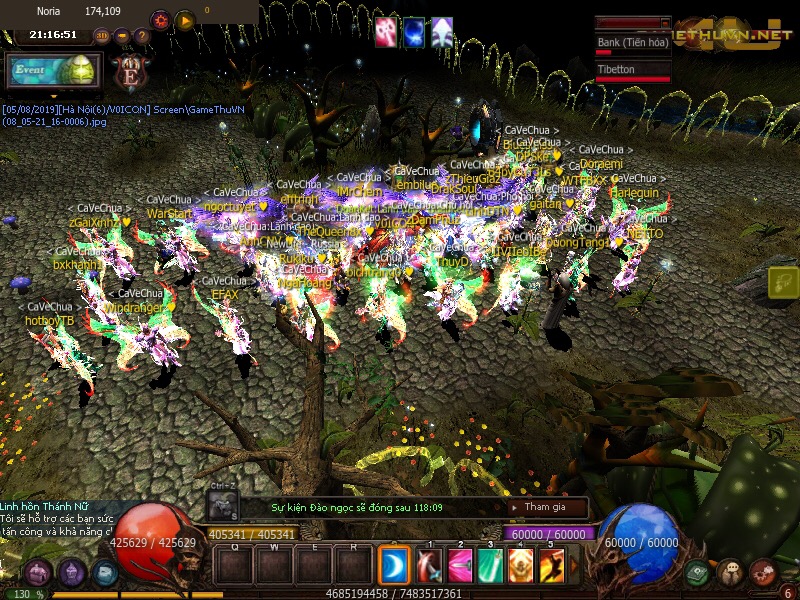Click the blue orb buff icon
Viewport: 800px width, 600px height.
click(413, 32)
